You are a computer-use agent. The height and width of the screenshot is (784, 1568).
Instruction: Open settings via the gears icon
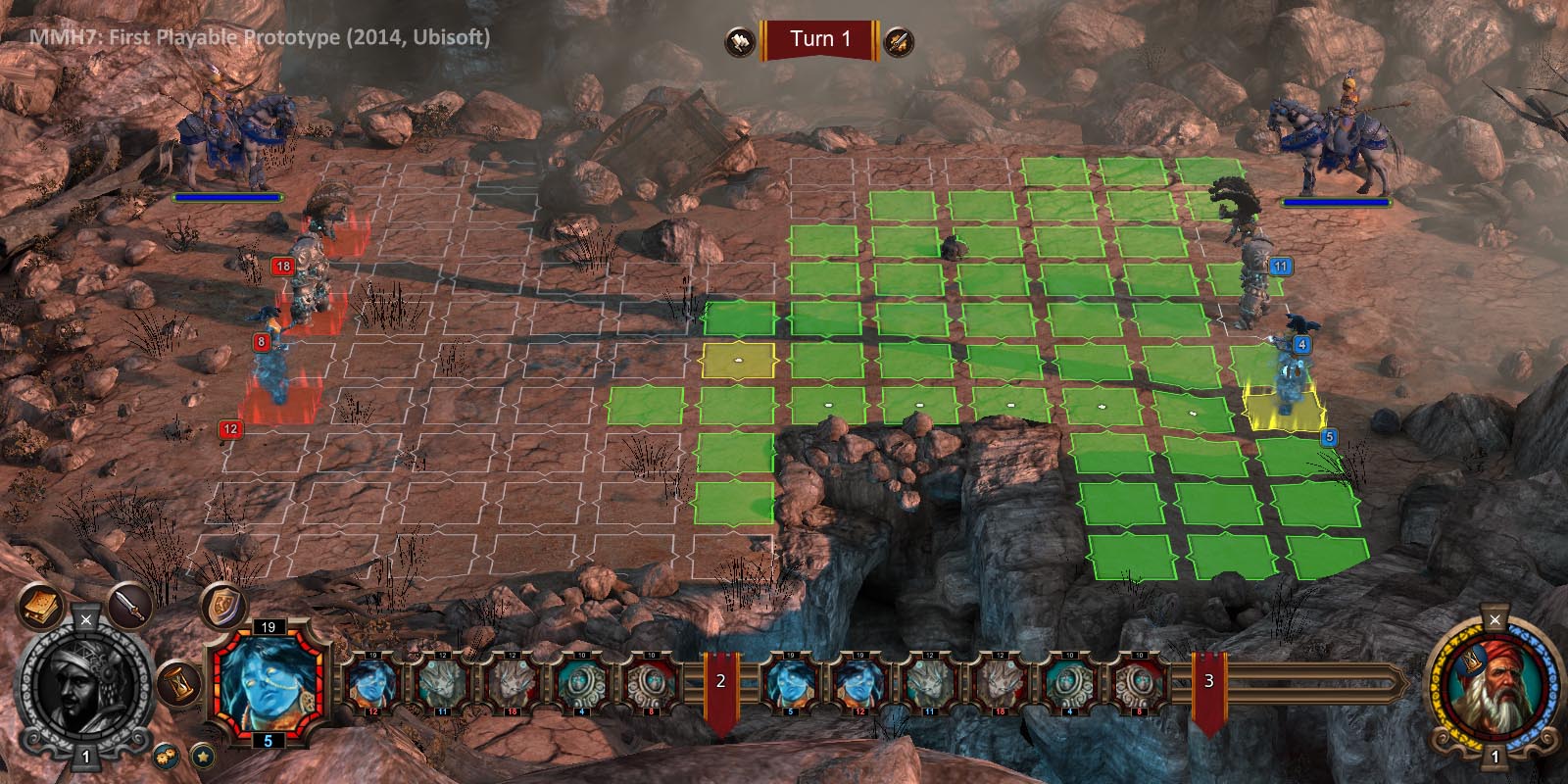point(166,756)
